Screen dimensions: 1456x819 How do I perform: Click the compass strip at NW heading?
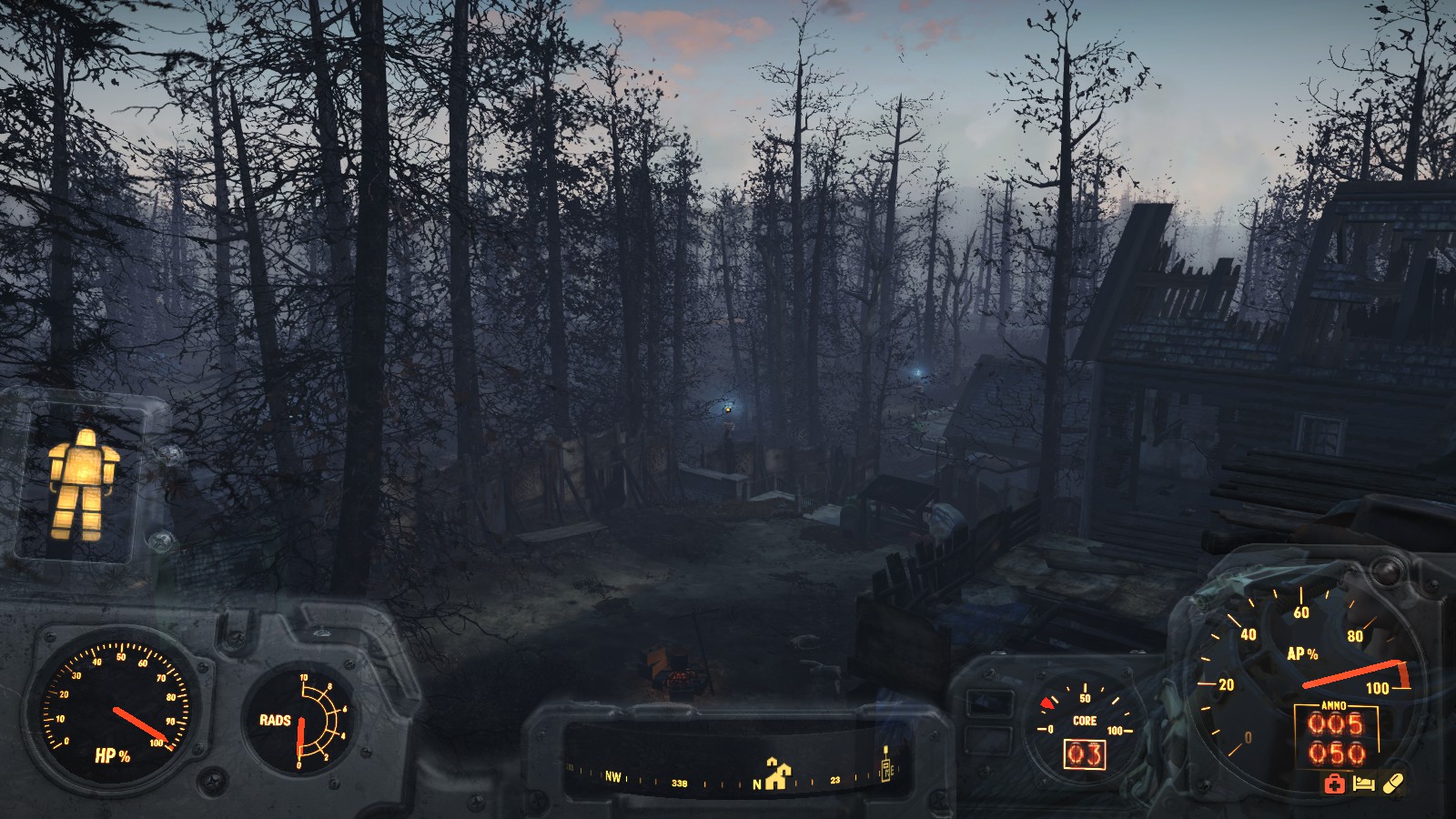(x=613, y=777)
